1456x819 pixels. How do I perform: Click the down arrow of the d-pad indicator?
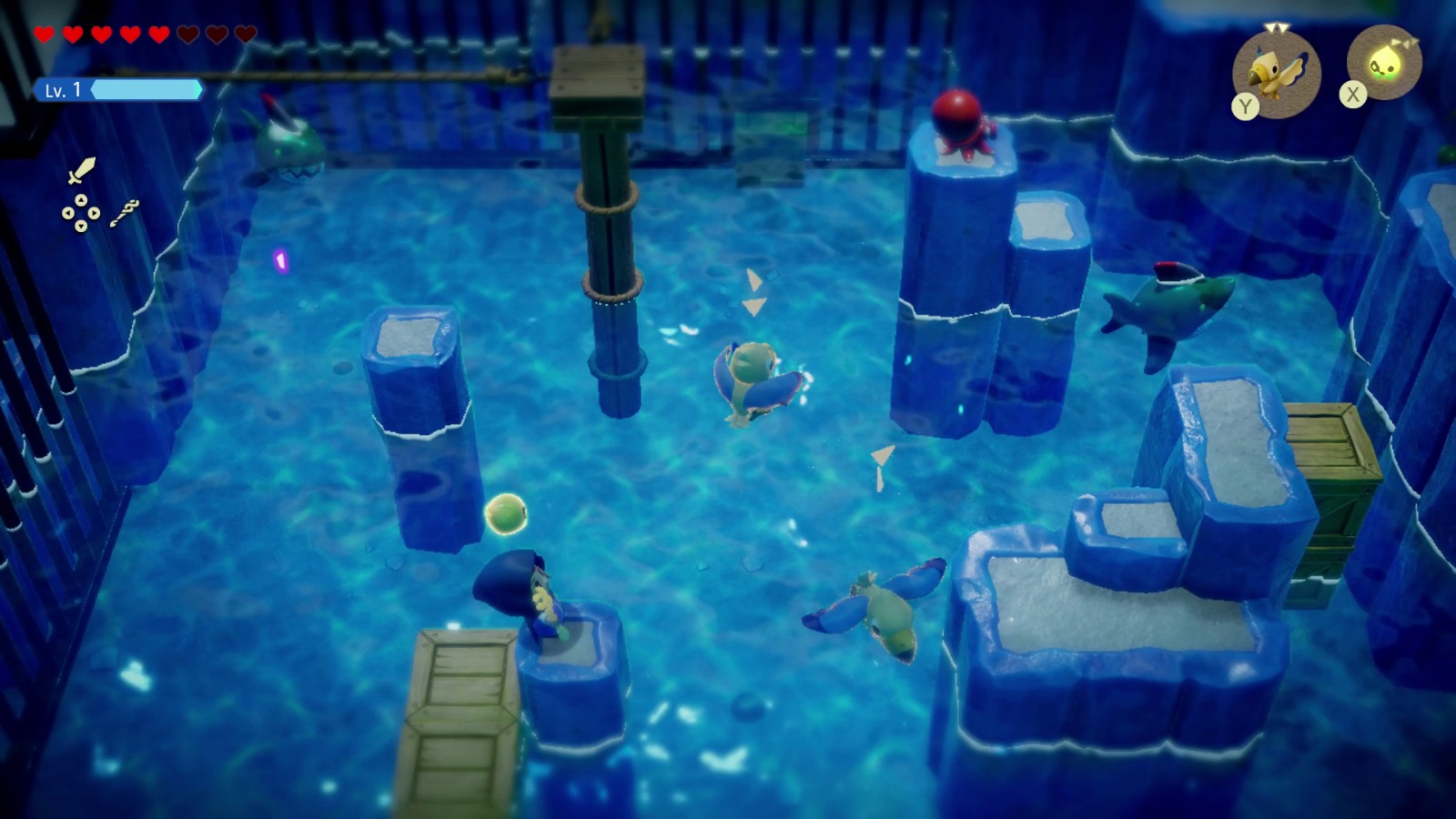[x=81, y=226]
